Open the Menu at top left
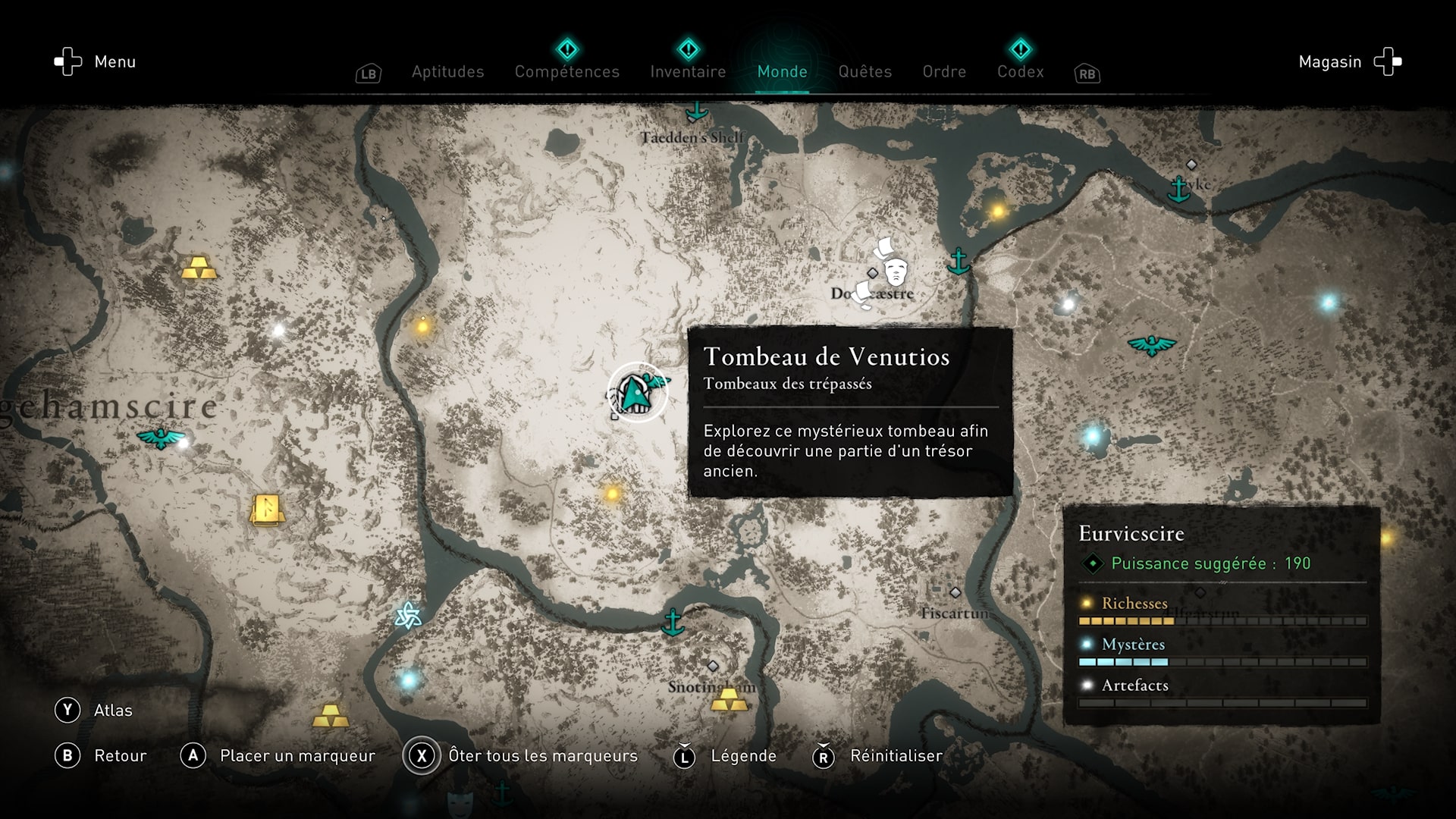The image size is (1456, 819). pyautogui.click(x=96, y=61)
